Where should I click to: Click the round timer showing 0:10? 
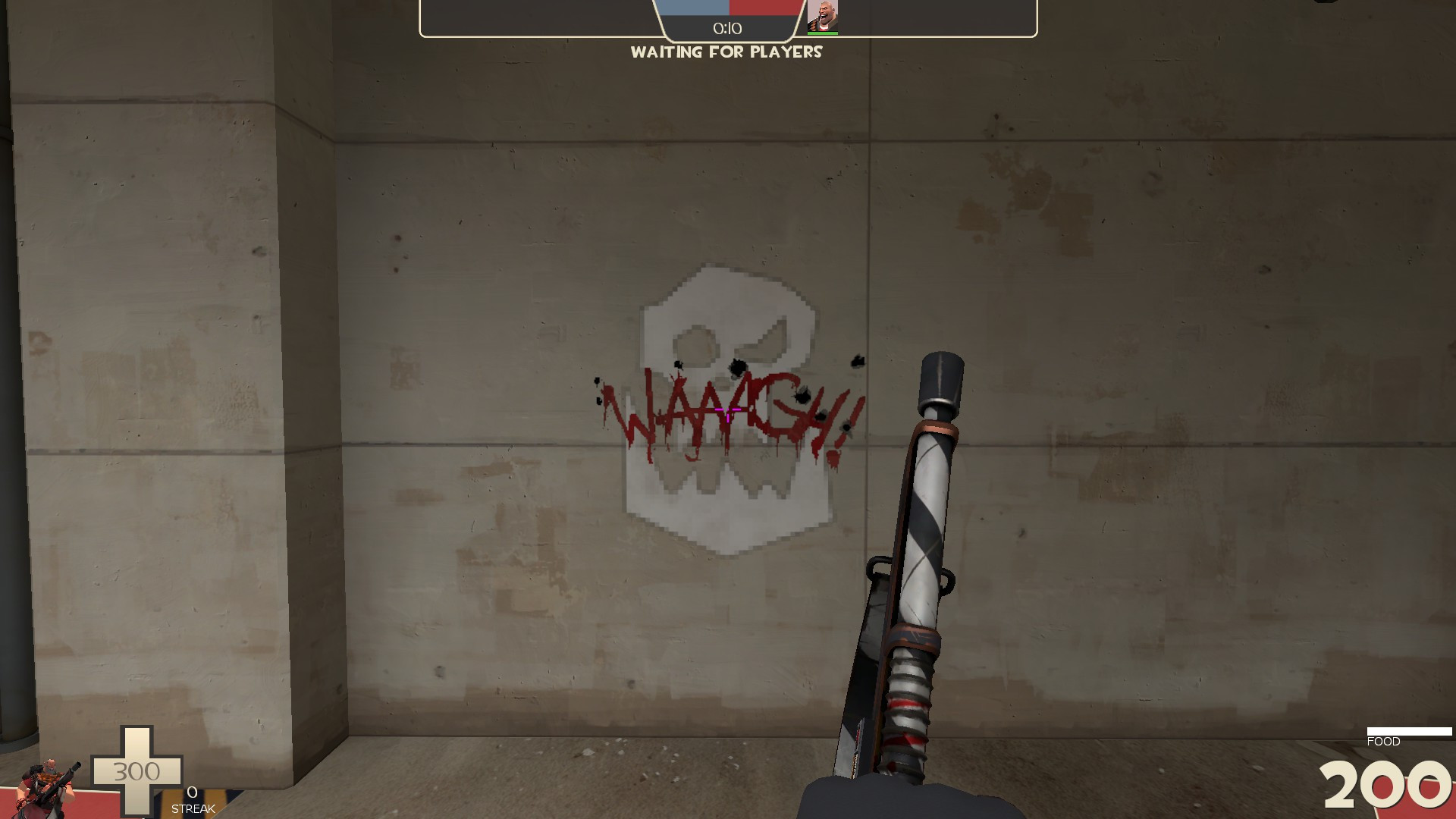coord(726,28)
